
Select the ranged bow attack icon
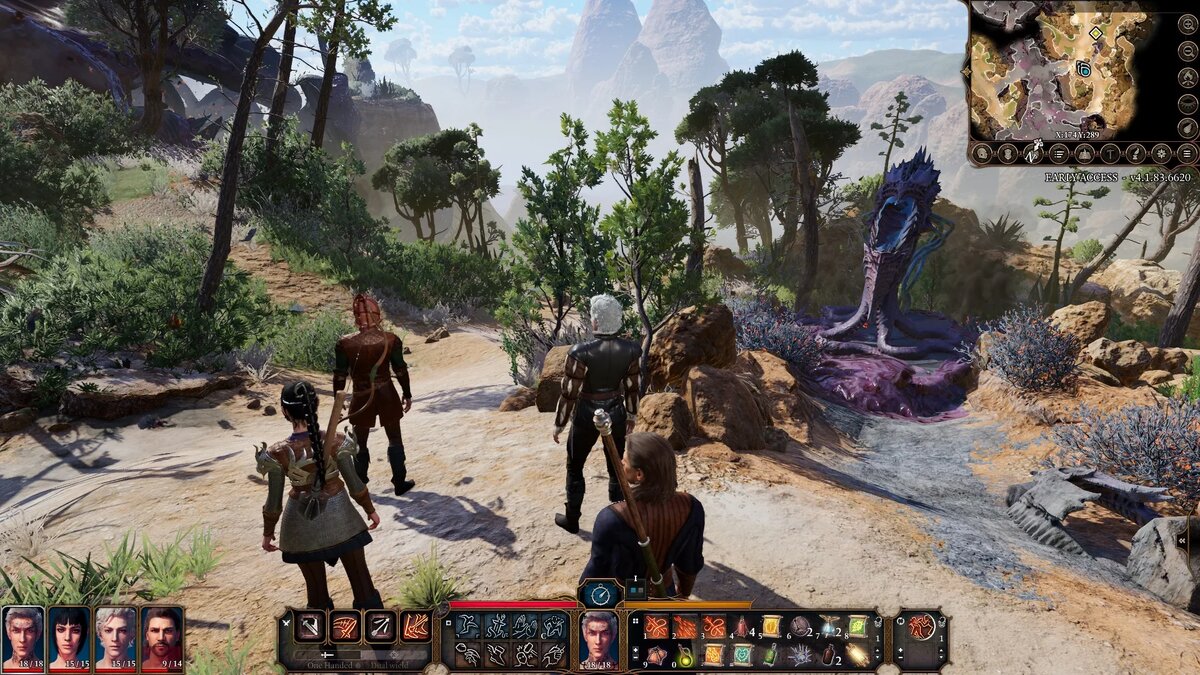point(380,627)
